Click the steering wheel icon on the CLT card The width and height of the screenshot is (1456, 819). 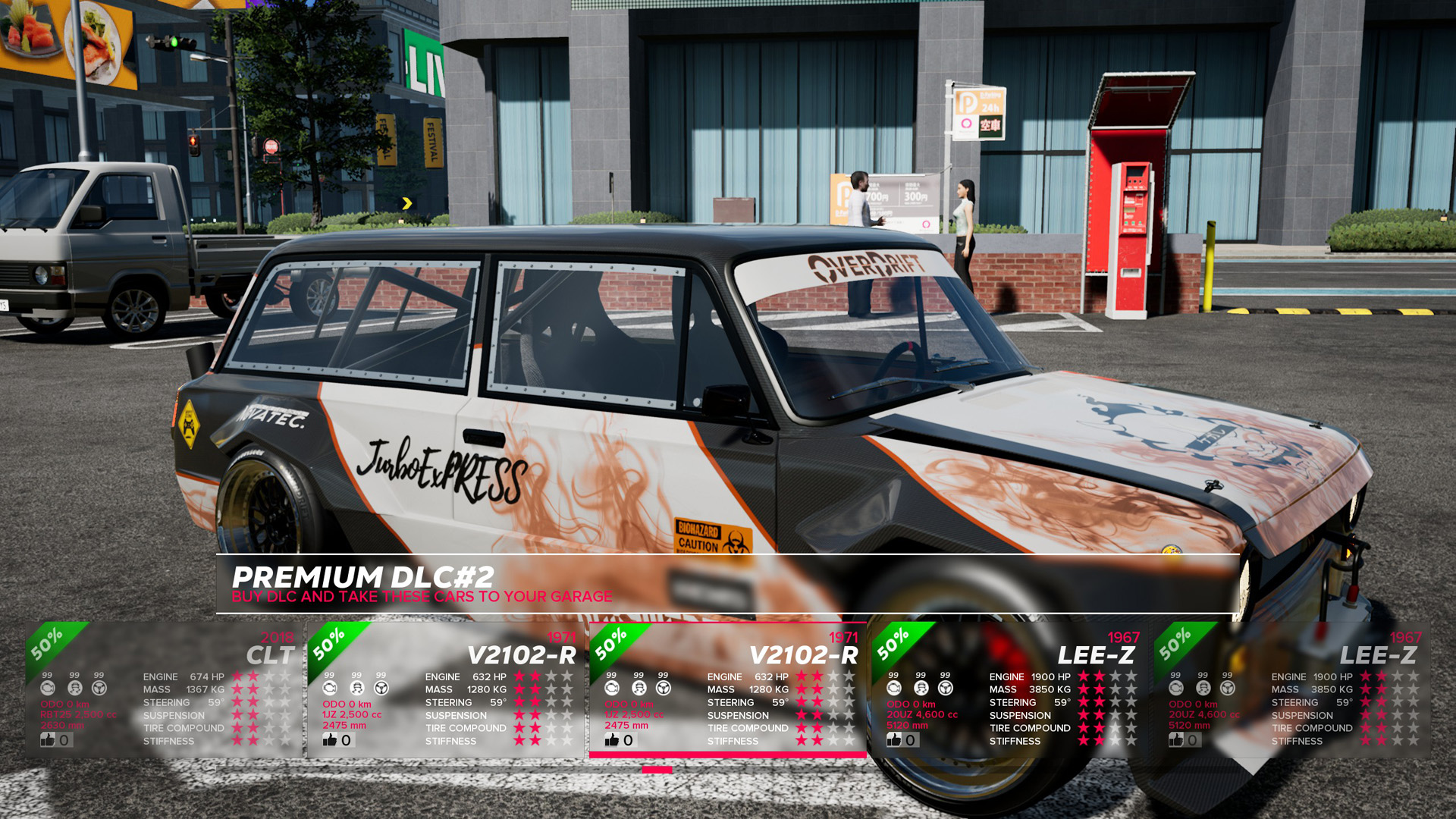click(x=98, y=689)
